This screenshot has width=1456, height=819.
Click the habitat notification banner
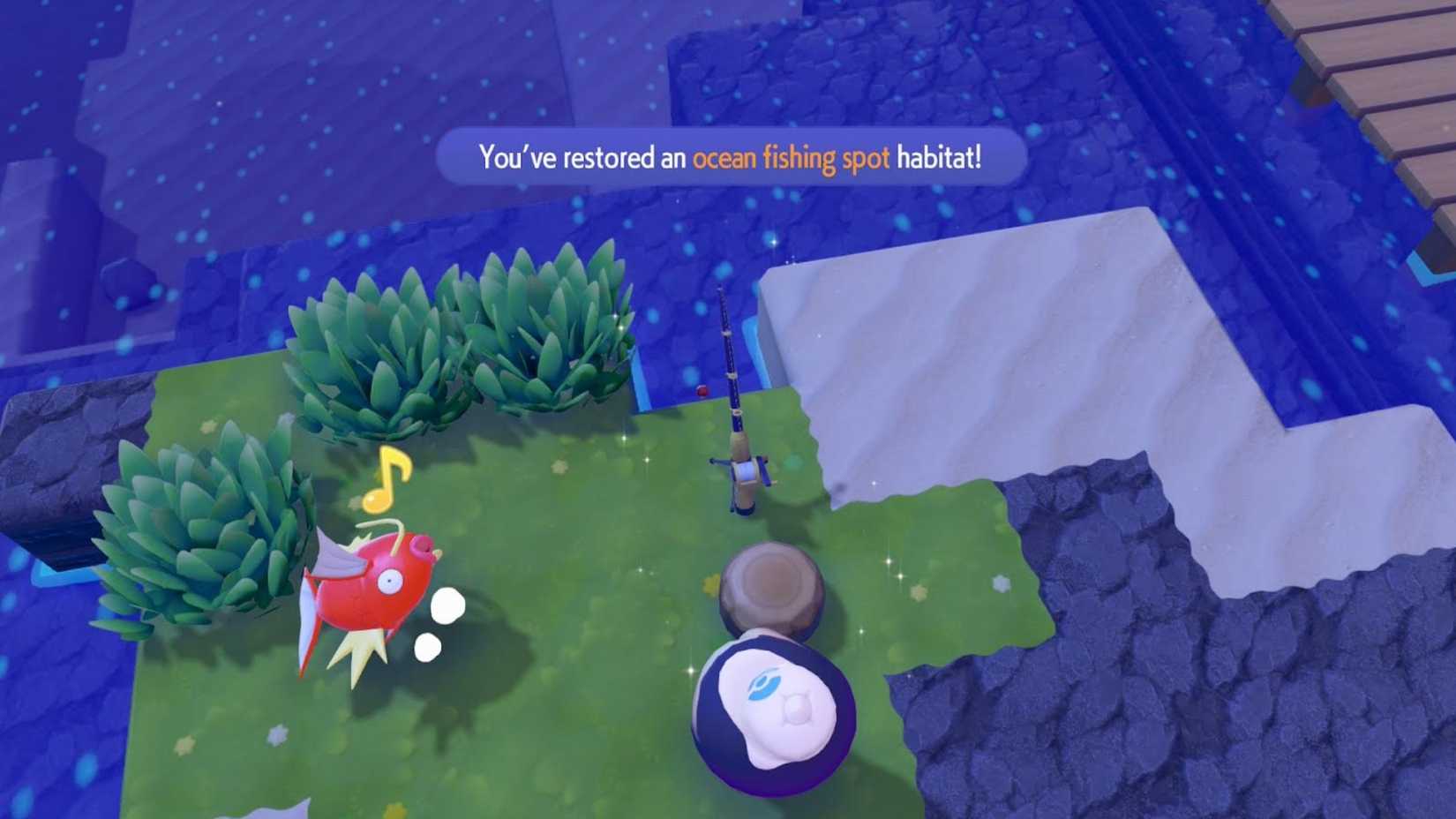point(728,157)
